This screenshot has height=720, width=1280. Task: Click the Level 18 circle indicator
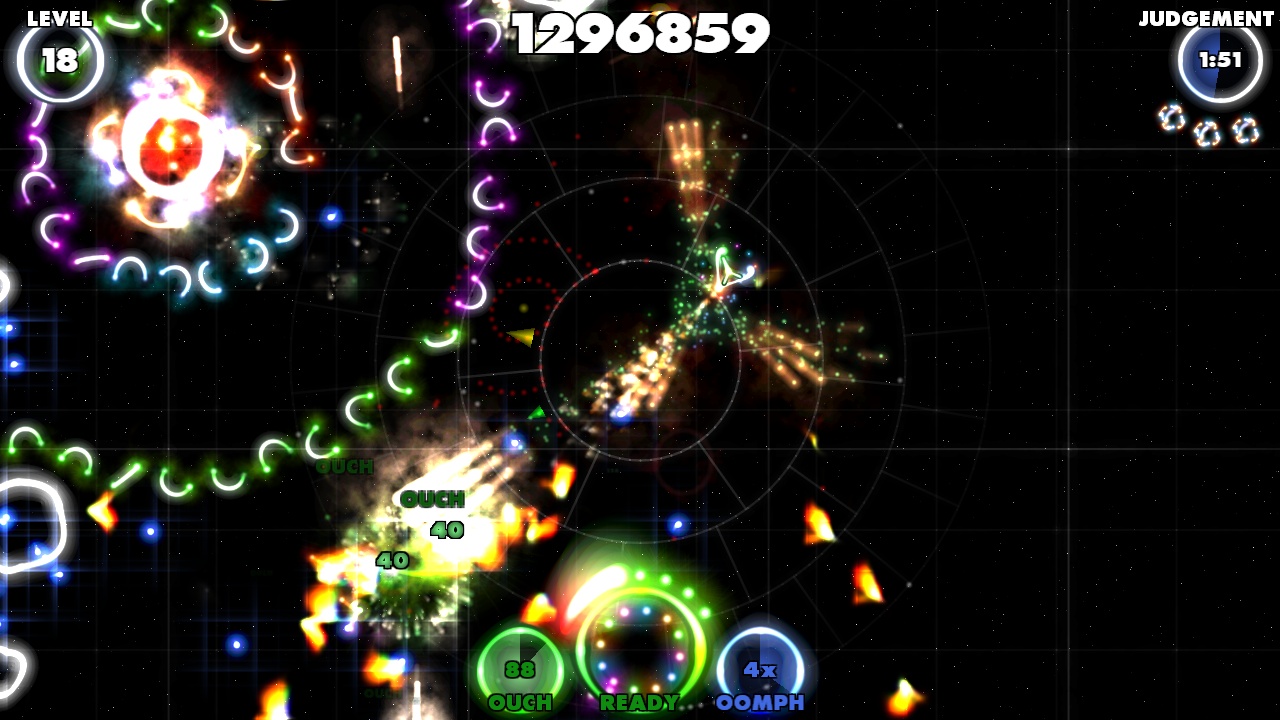(x=62, y=60)
